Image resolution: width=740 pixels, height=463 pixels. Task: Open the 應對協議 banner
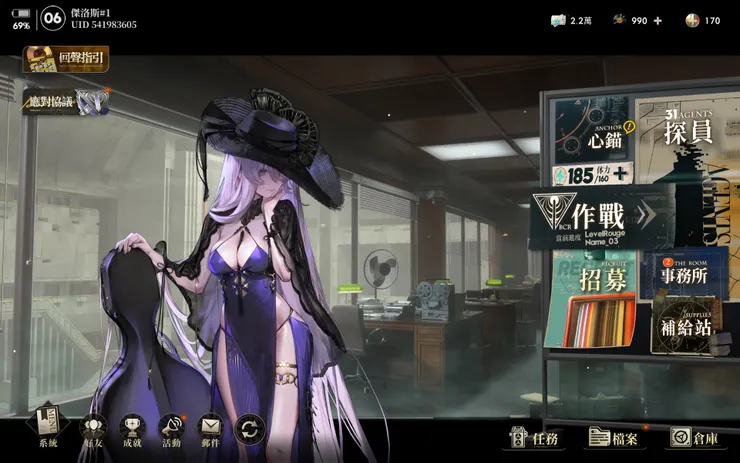tap(66, 101)
